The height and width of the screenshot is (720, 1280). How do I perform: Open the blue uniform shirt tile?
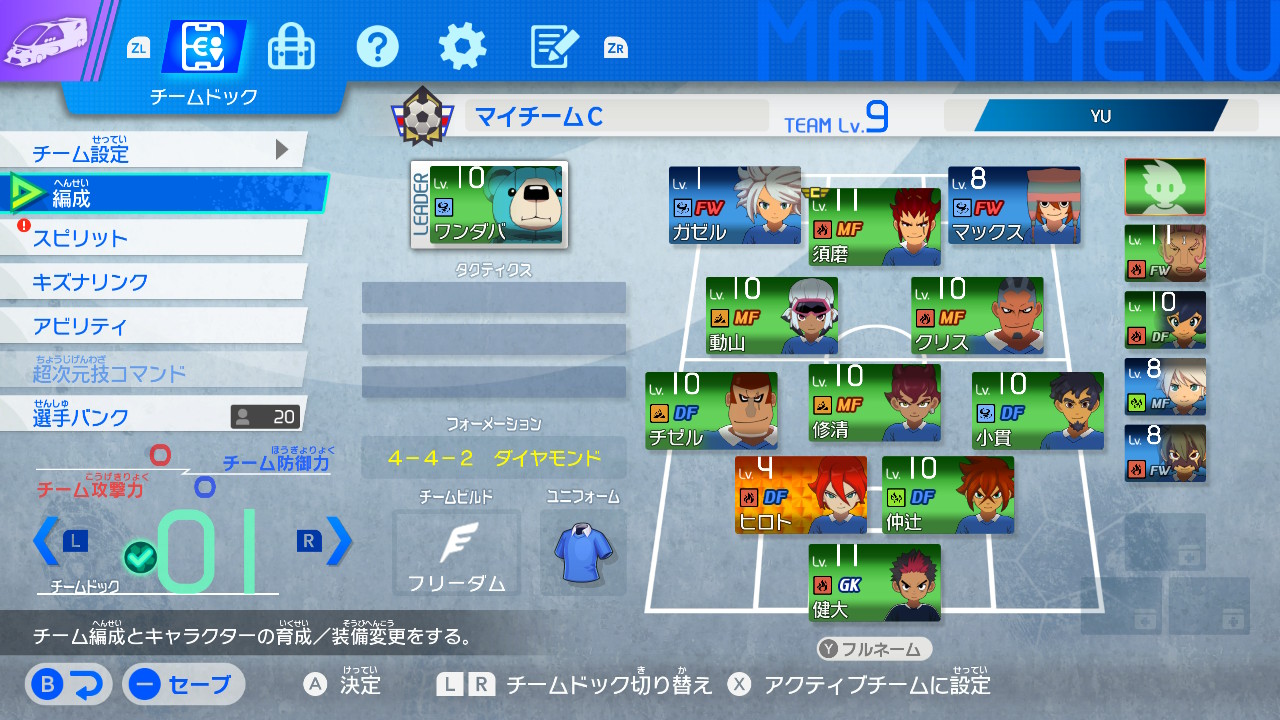(x=583, y=553)
